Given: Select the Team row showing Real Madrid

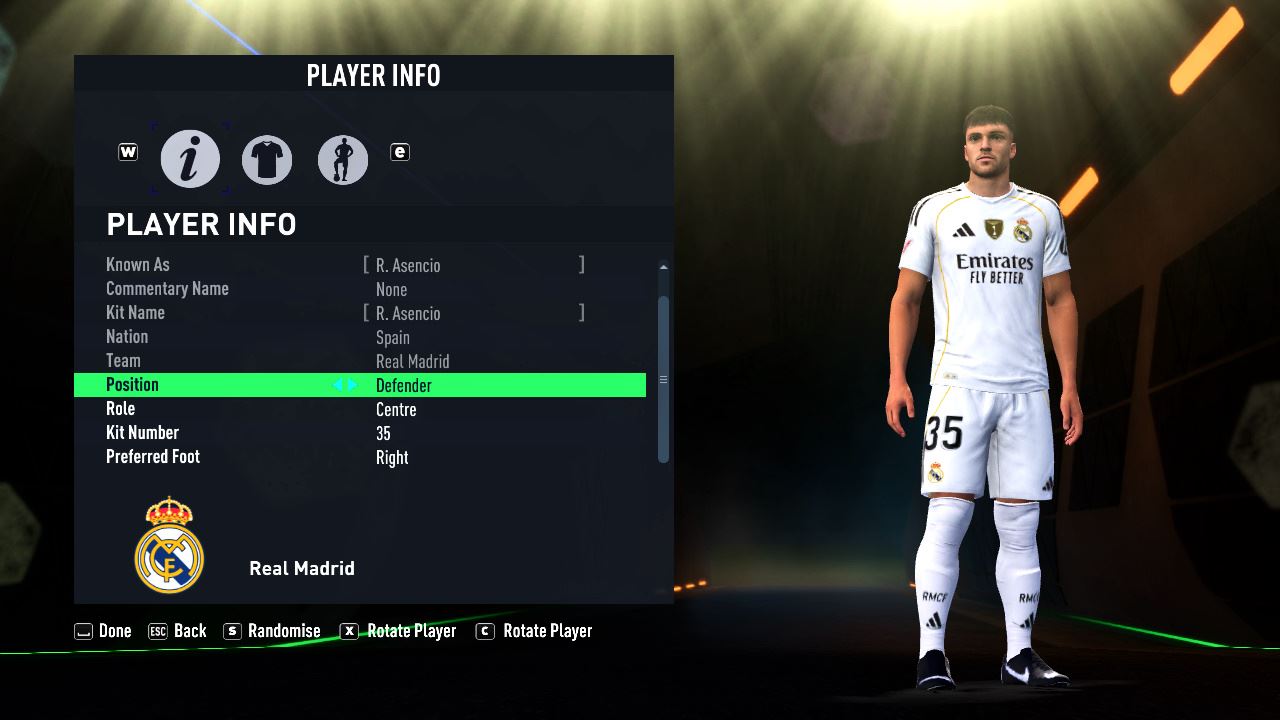Looking at the screenshot, I should coord(360,361).
